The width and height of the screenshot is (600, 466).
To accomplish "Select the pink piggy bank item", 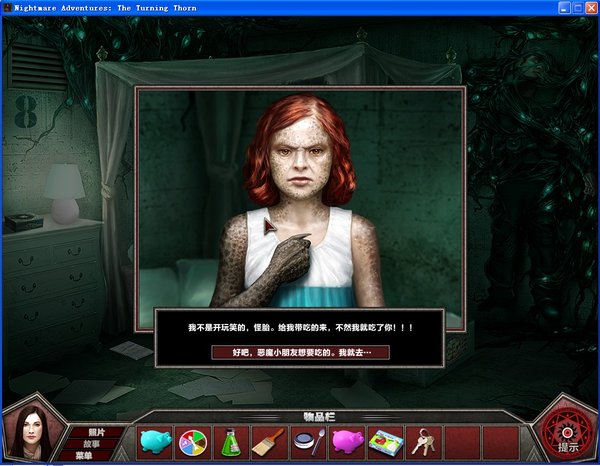I will tap(347, 442).
